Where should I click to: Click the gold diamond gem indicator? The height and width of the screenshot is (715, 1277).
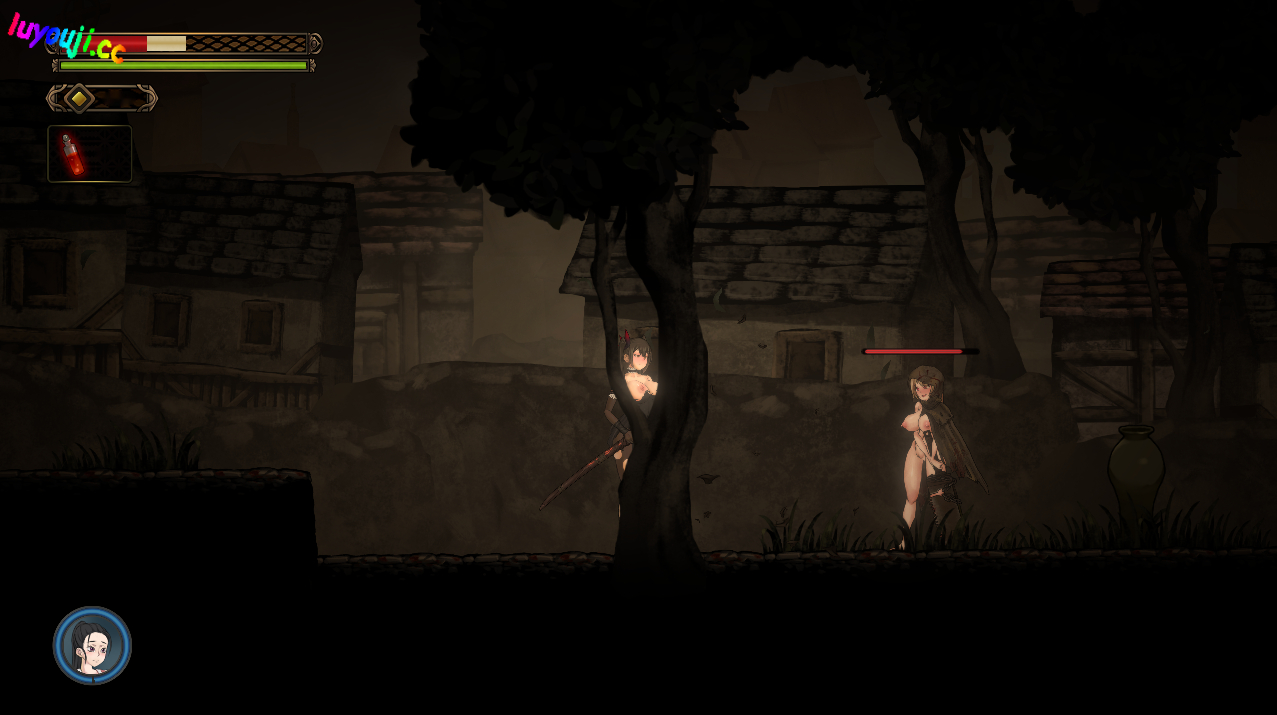(79, 98)
